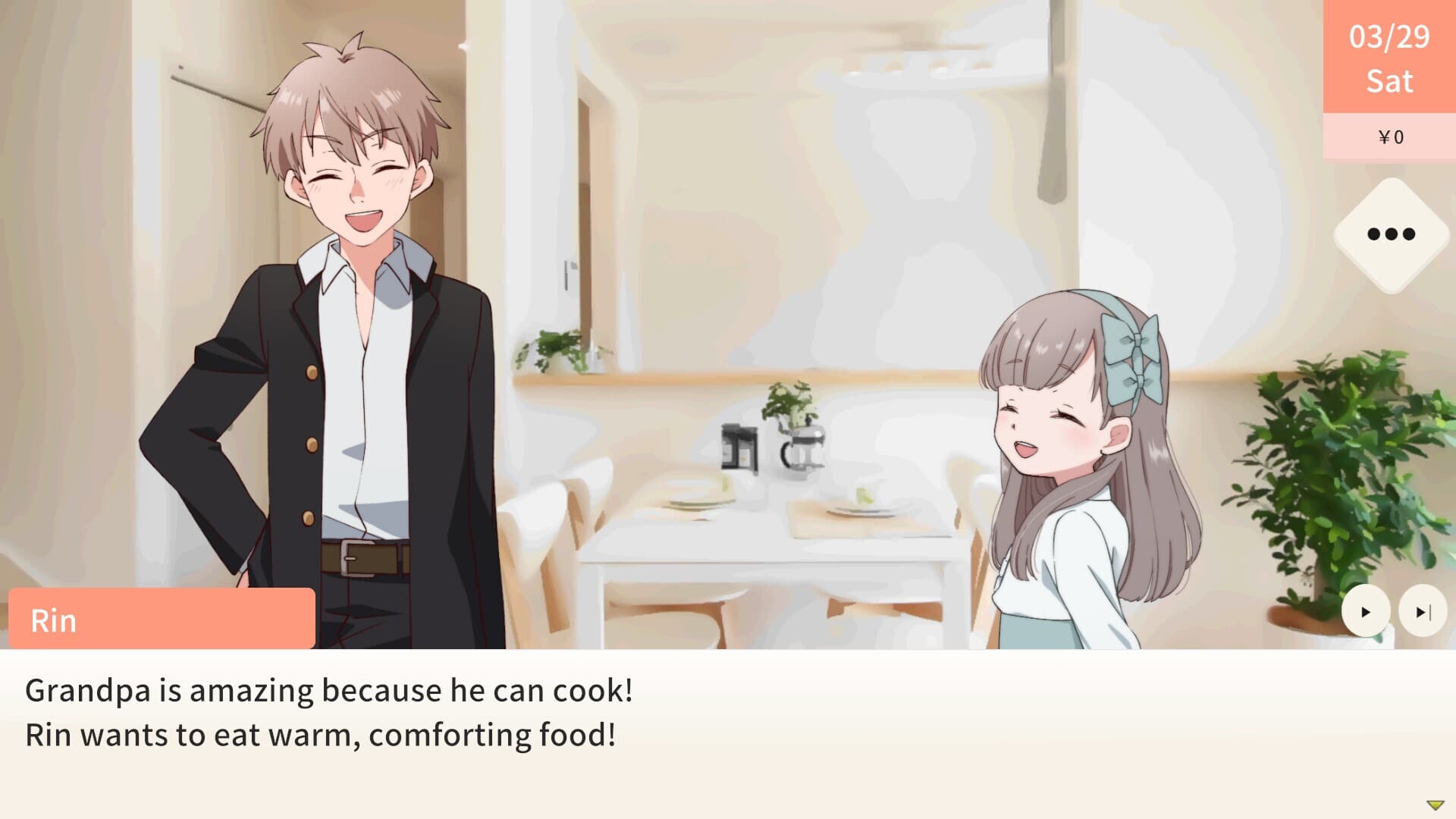1456x819 pixels.
Task: Click the yen symbol on the money display
Action: 1385,137
